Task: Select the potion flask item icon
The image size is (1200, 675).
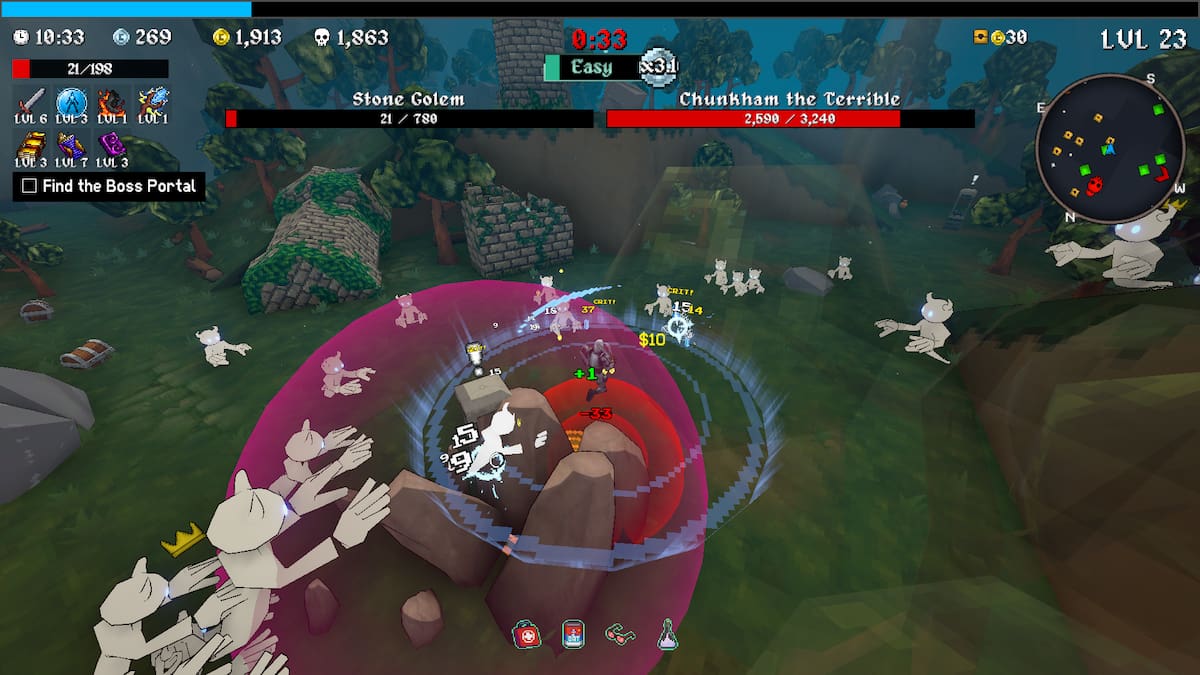Action: pos(667,634)
